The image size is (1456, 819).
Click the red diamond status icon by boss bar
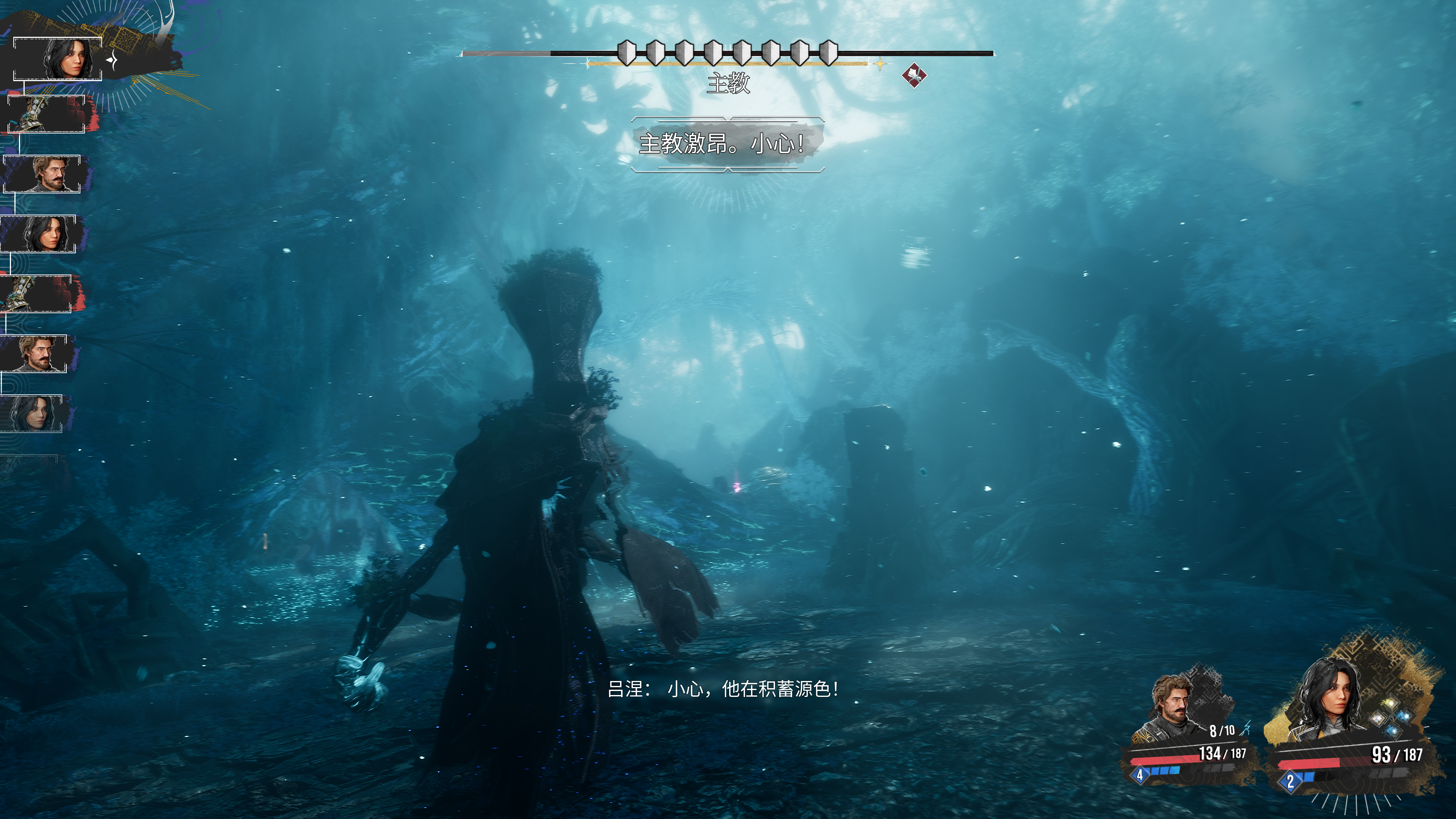point(913,75)
